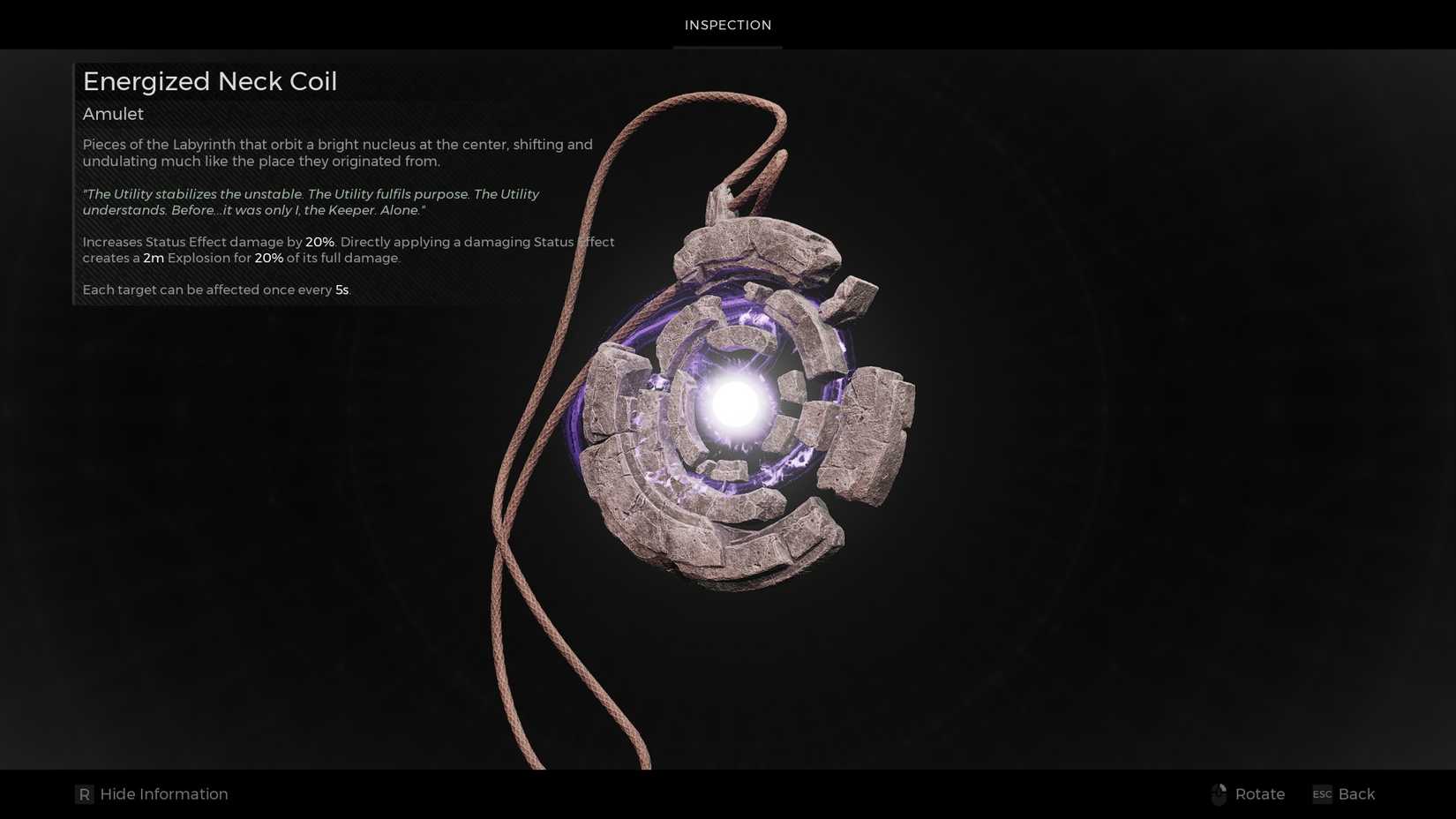The width and height of the screenshot is (1456, 819).
Task: Click the ESC key icon
Action: click(x=1322, y=793)
